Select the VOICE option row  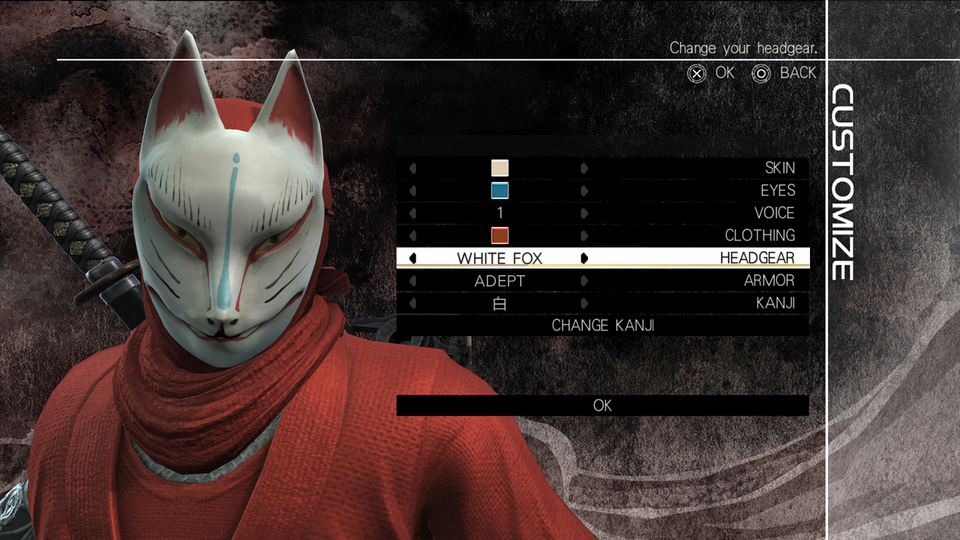602,213
